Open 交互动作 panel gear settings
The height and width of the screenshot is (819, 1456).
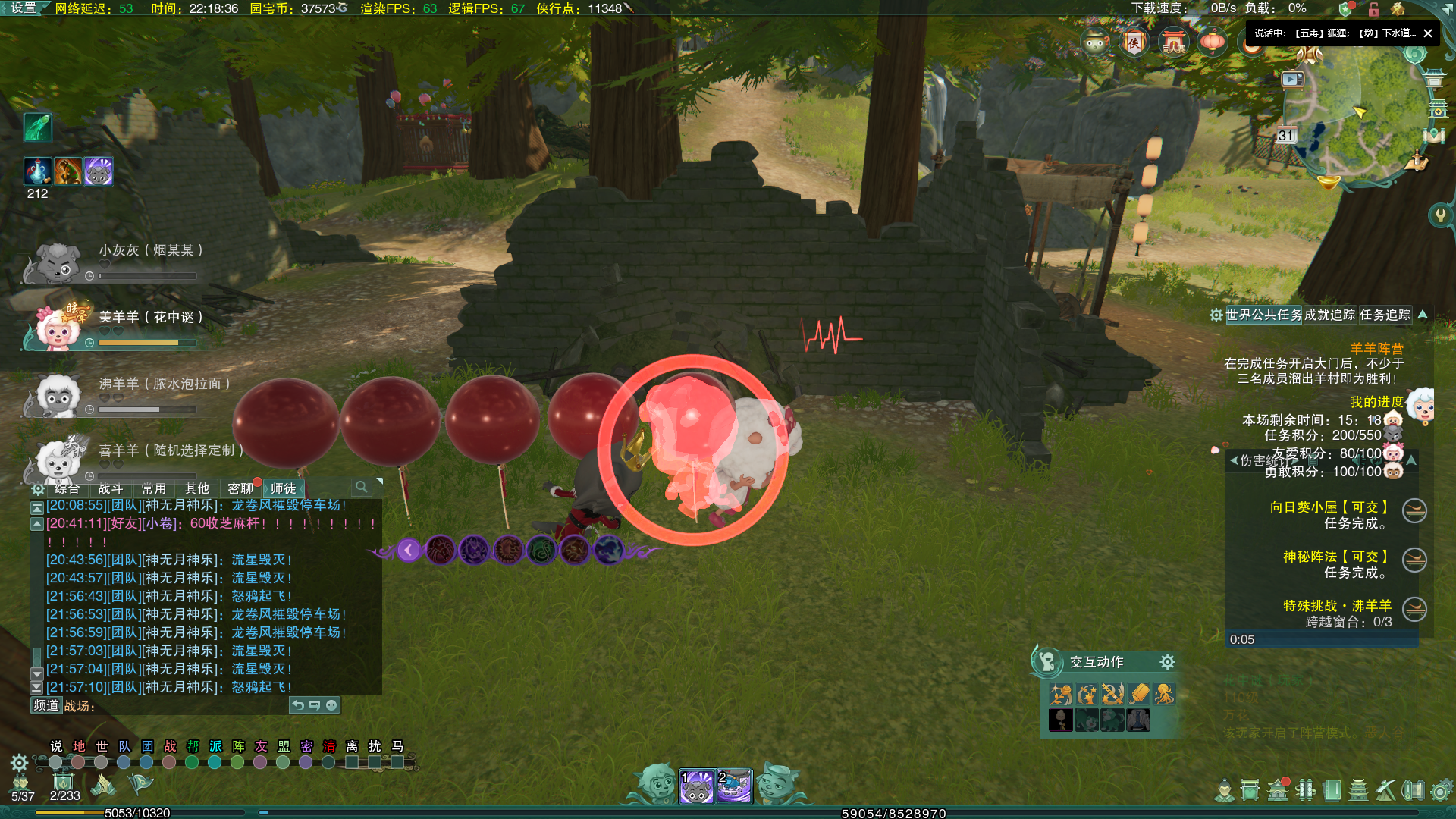(1167, 662)
